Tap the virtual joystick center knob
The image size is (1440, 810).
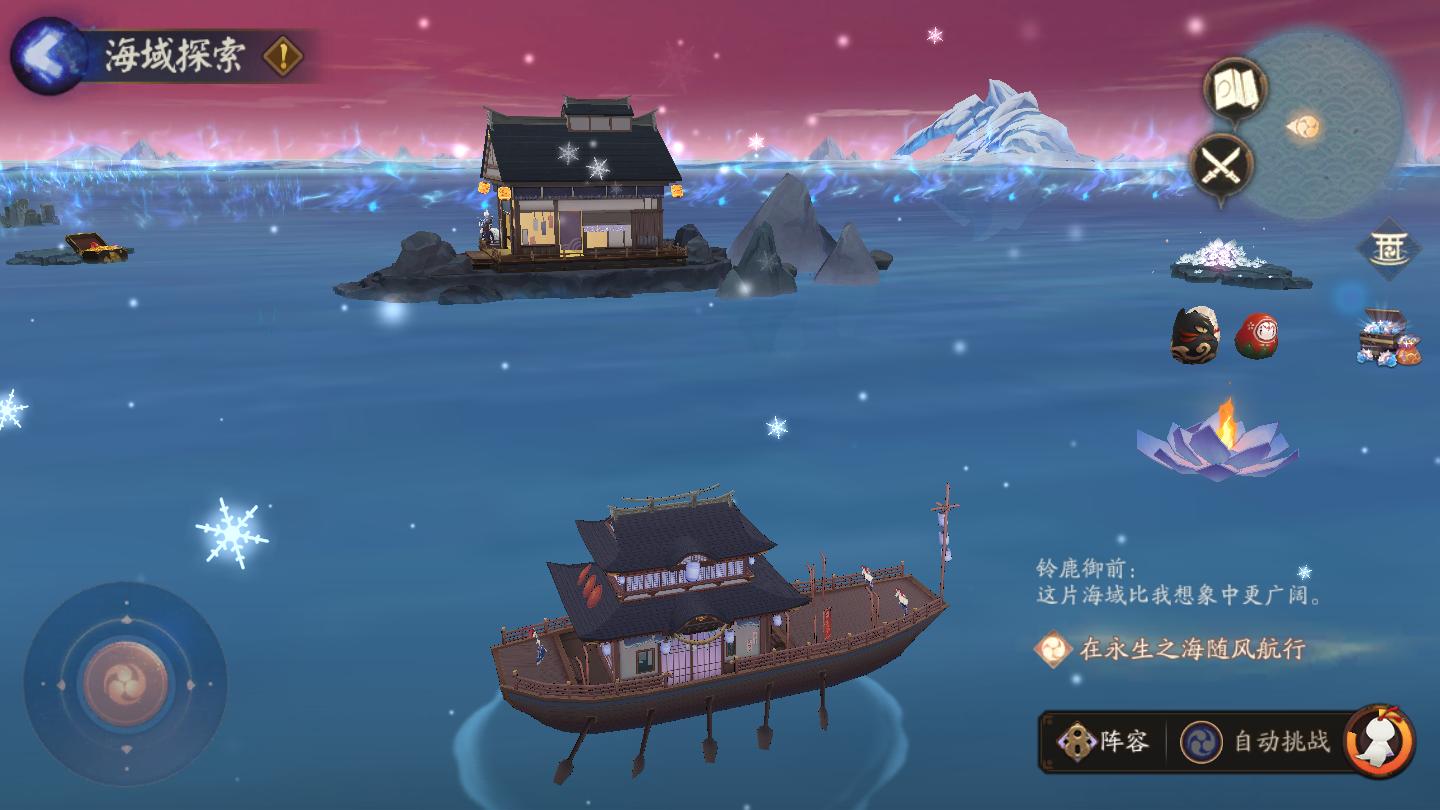(126, 685)
